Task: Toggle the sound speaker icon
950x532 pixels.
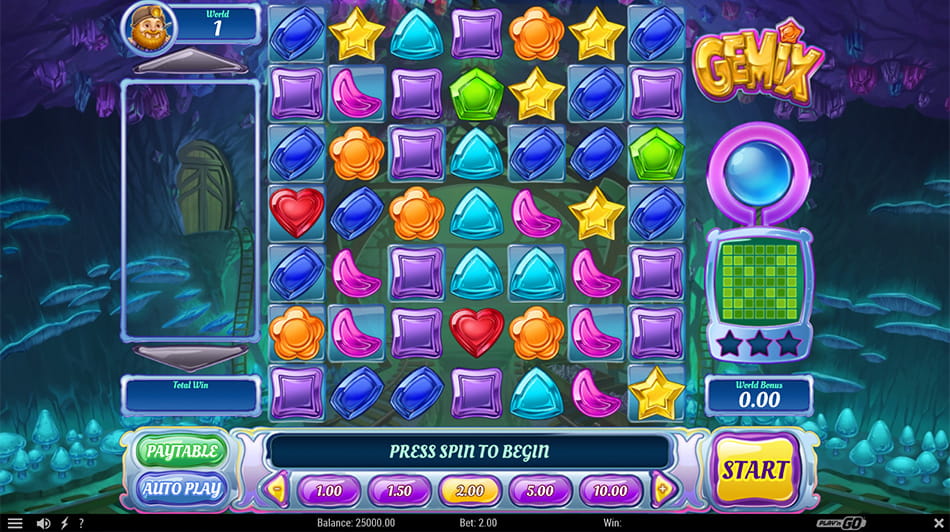Action: pyautogui.click(x=43, y=523)
